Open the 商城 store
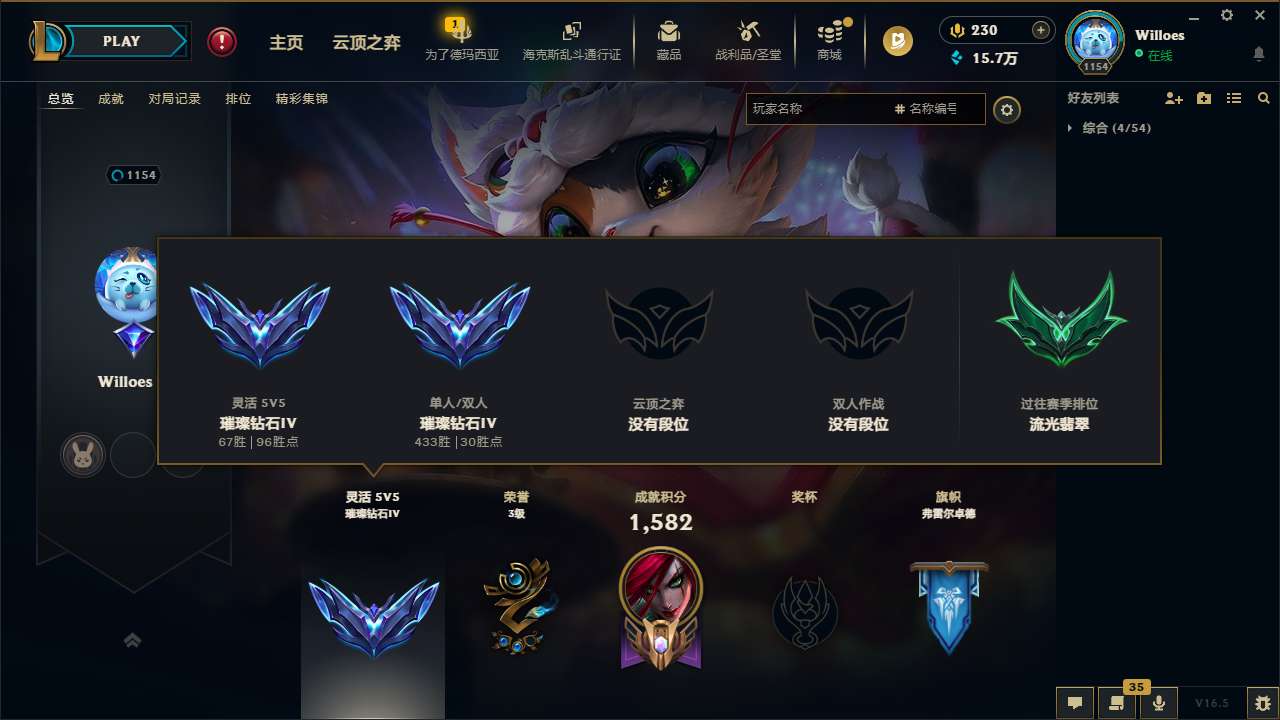 [828, 41]
